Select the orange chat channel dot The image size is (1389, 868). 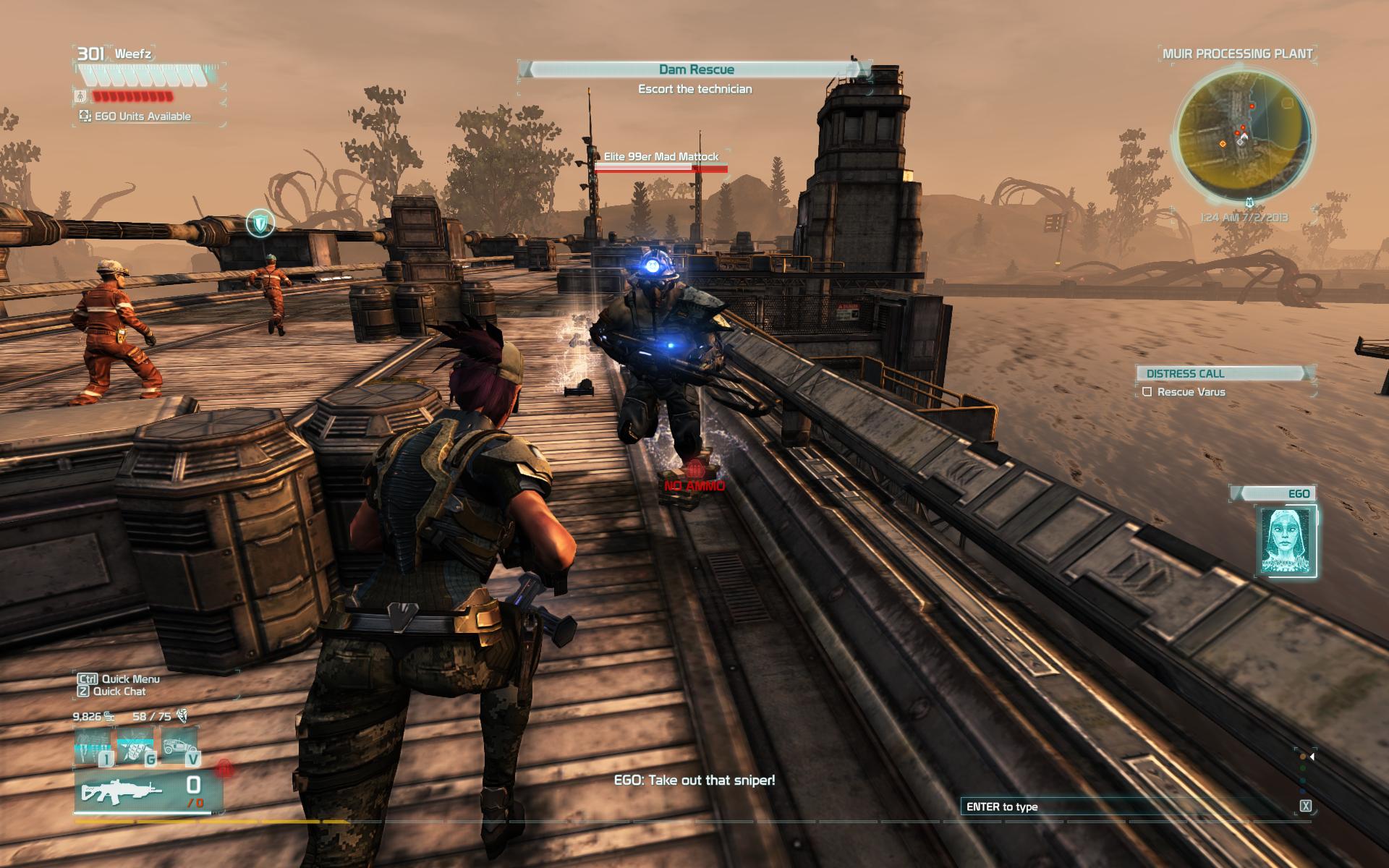point(1303,757)
